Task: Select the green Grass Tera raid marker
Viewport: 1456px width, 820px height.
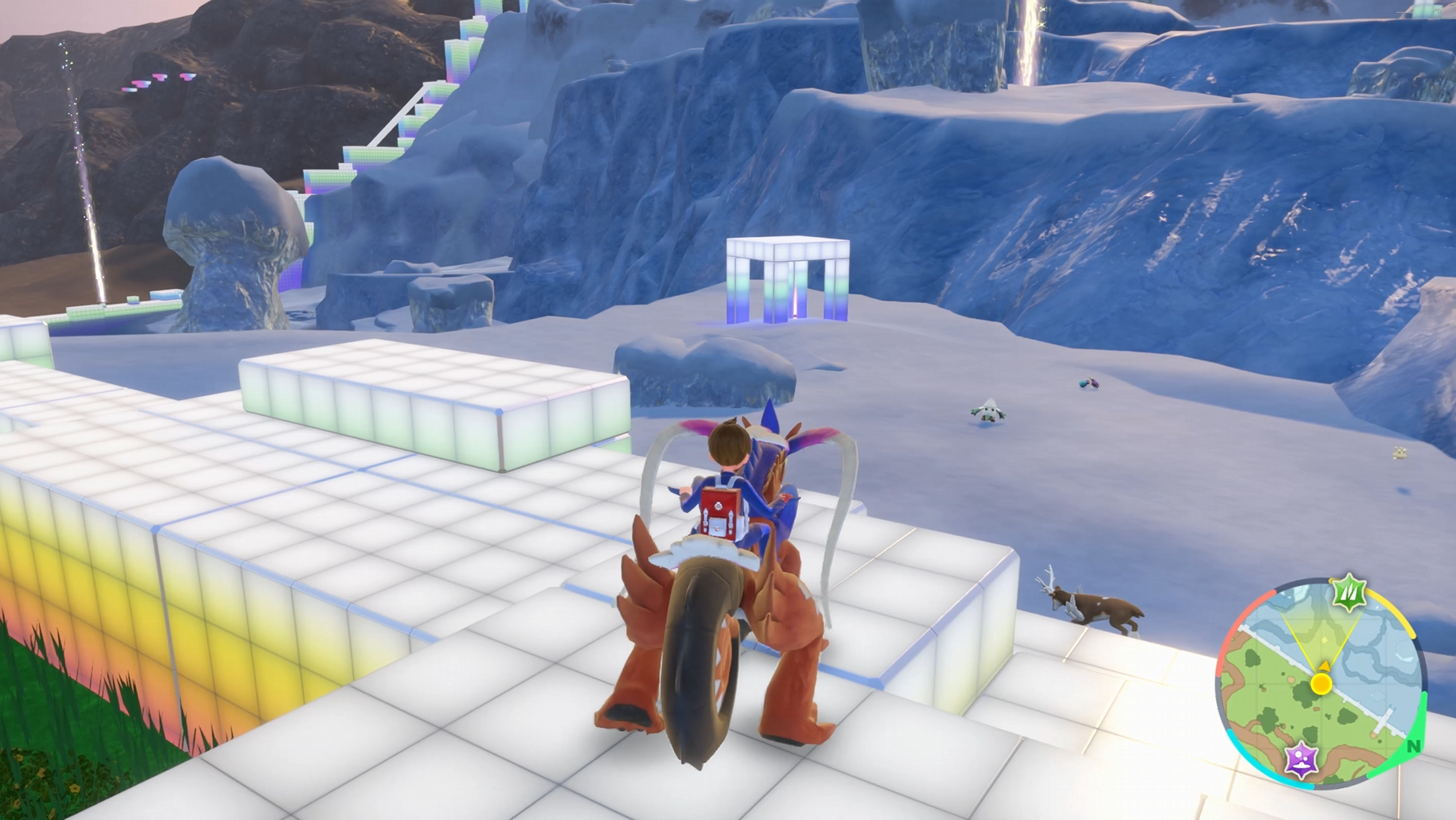Action: 1349,593
